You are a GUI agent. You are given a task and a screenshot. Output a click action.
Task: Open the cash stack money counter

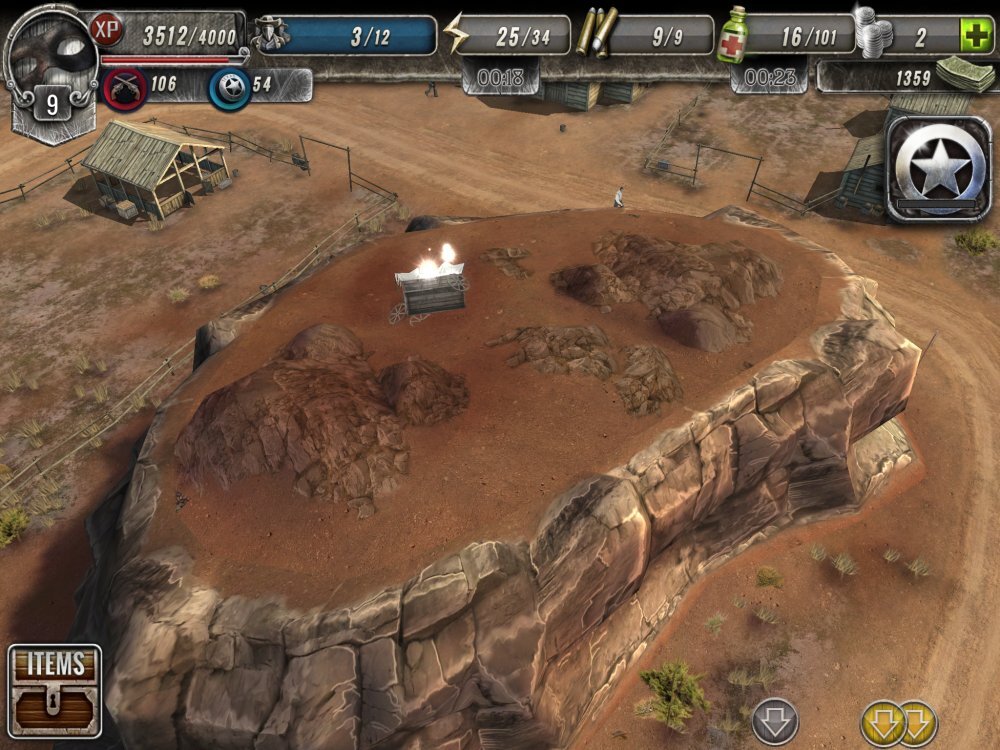(x=962, y=75)
